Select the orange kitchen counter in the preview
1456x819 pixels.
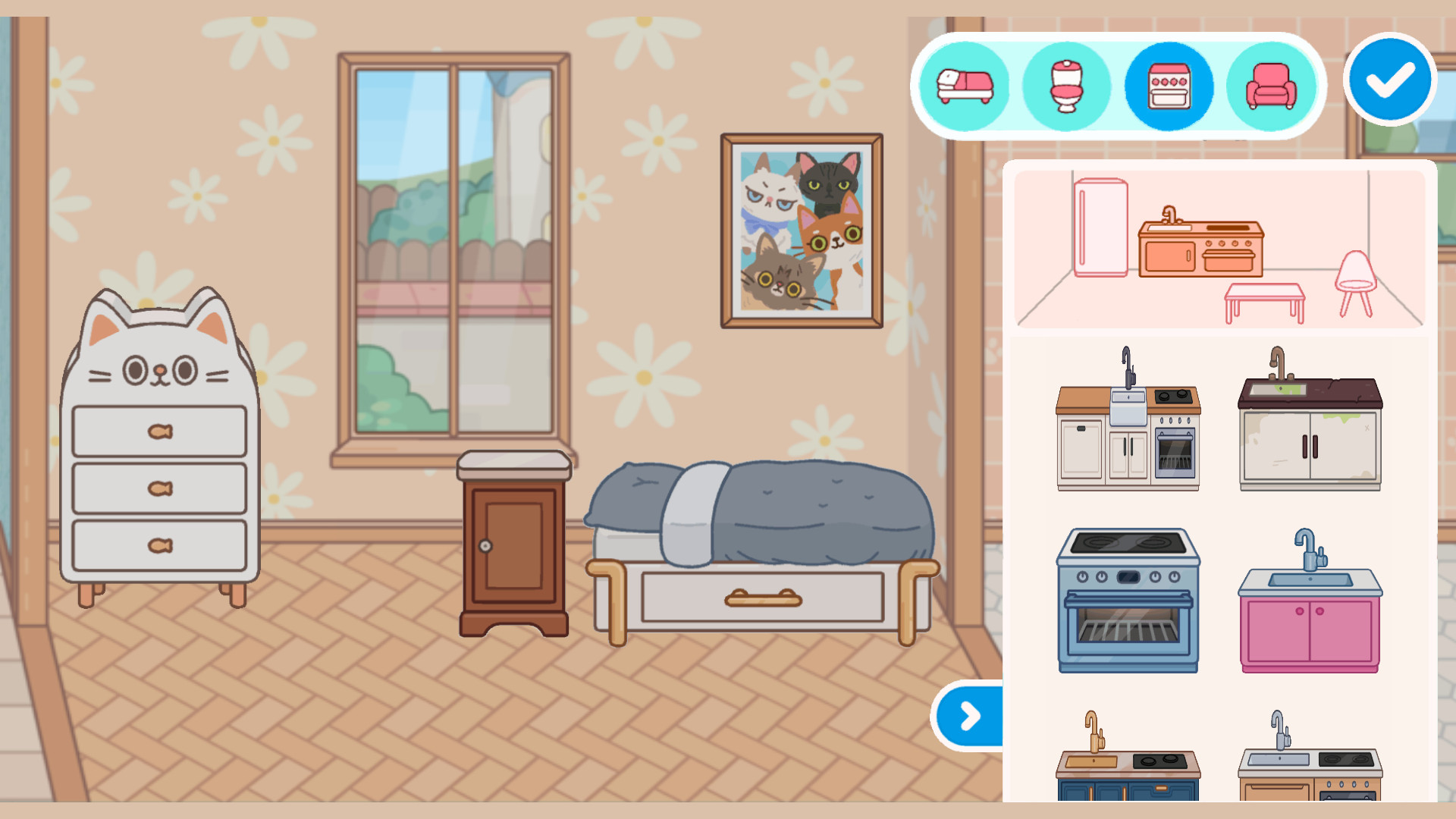(1202, 250)
